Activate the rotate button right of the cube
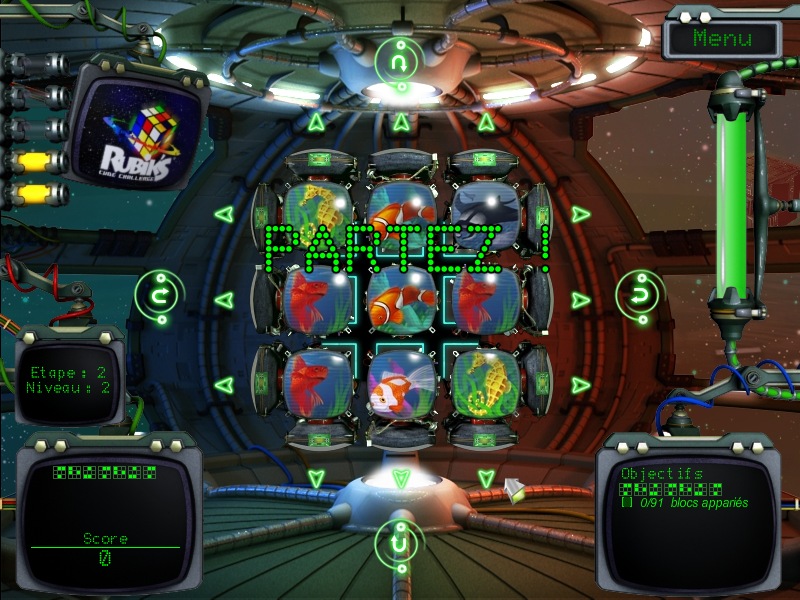800x600 pixels. [636, 293]
